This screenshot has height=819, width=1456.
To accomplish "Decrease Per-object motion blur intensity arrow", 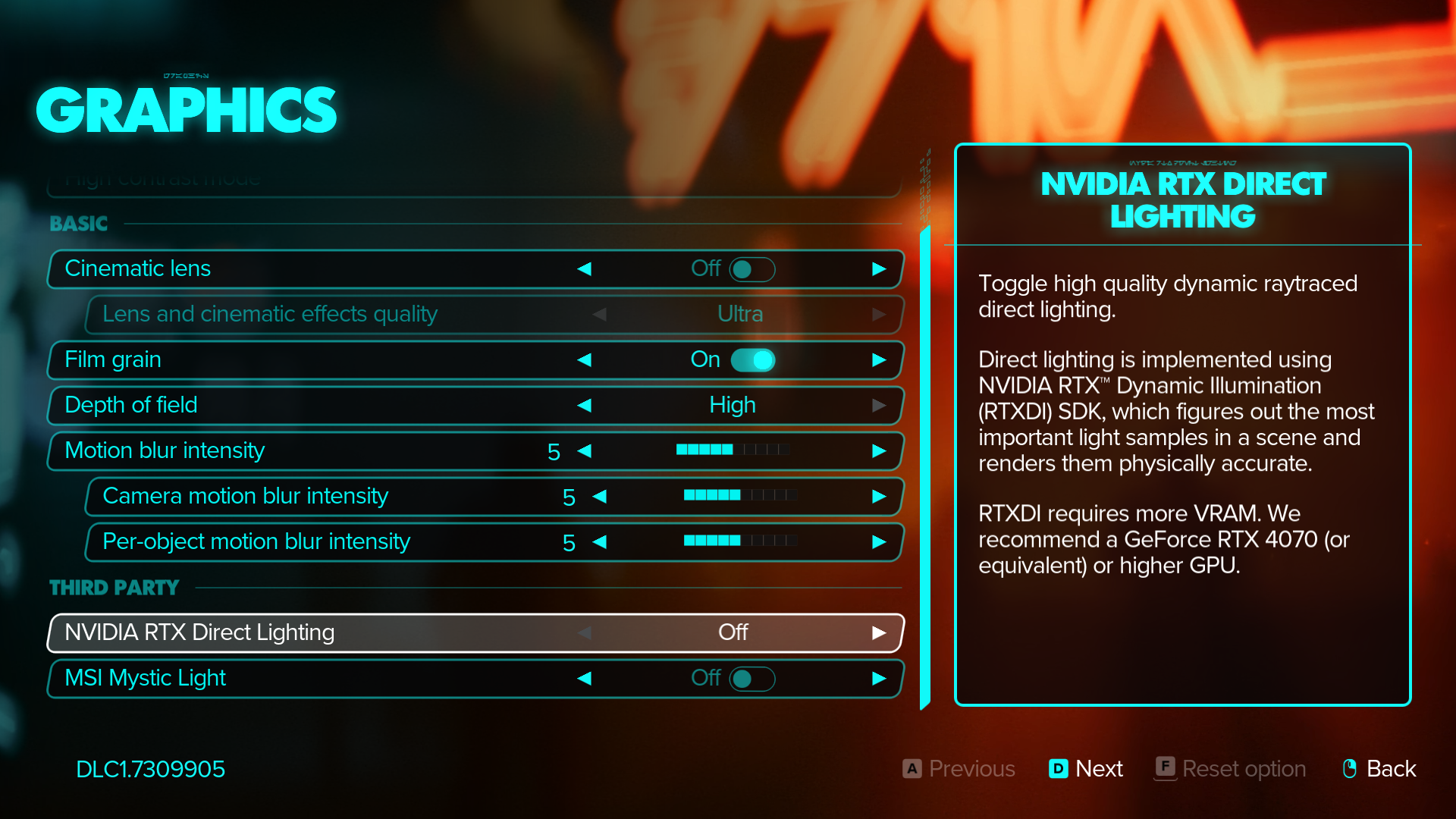I will (599, 542).
